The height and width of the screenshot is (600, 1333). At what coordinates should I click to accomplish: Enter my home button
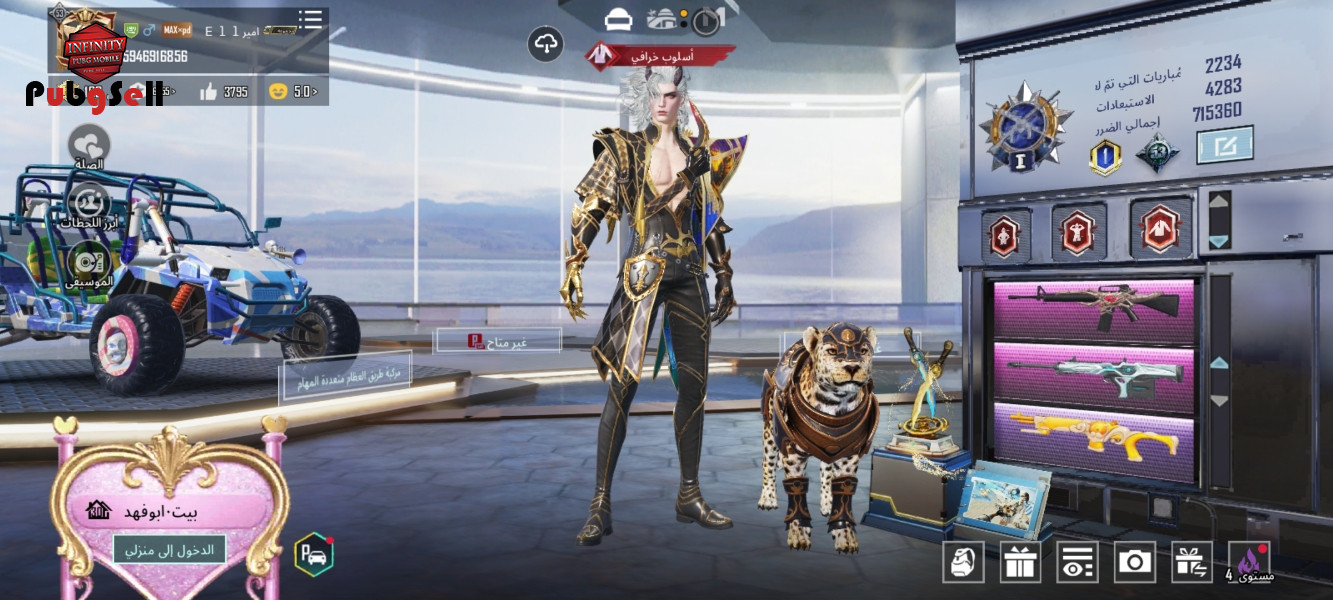pyautogui.click(x=169, y=549)
